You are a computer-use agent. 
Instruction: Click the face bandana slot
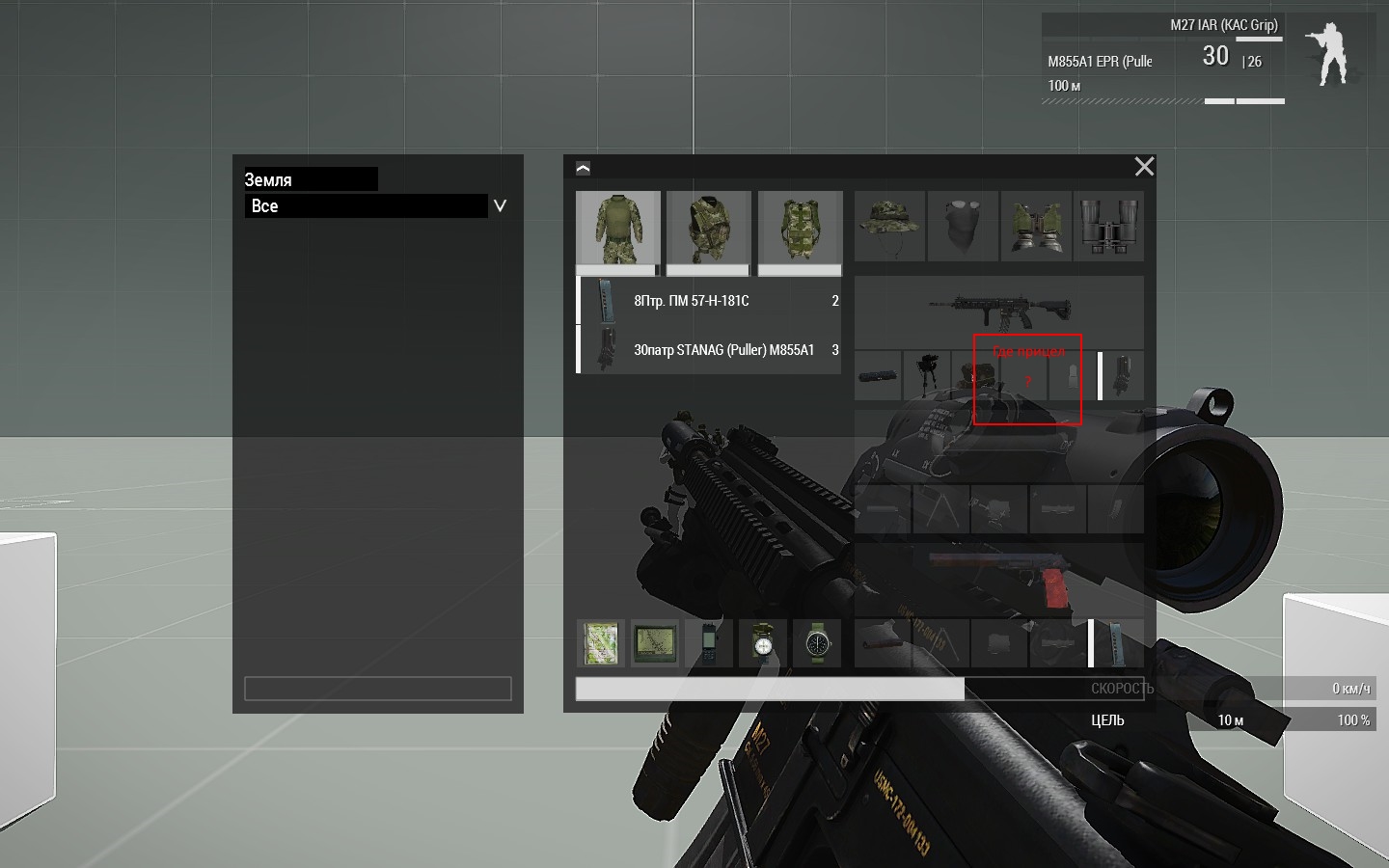pos(963,226)
